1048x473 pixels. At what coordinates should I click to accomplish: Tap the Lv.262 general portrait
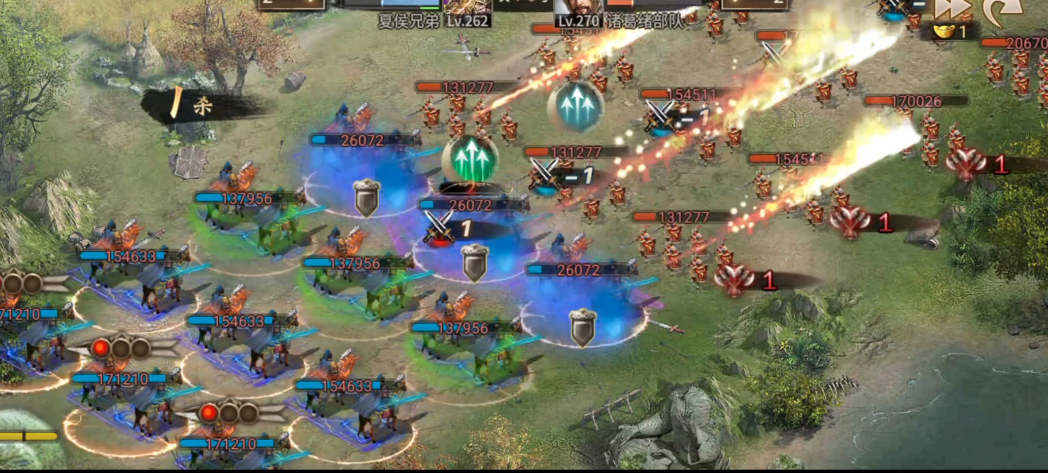[466, 6]
